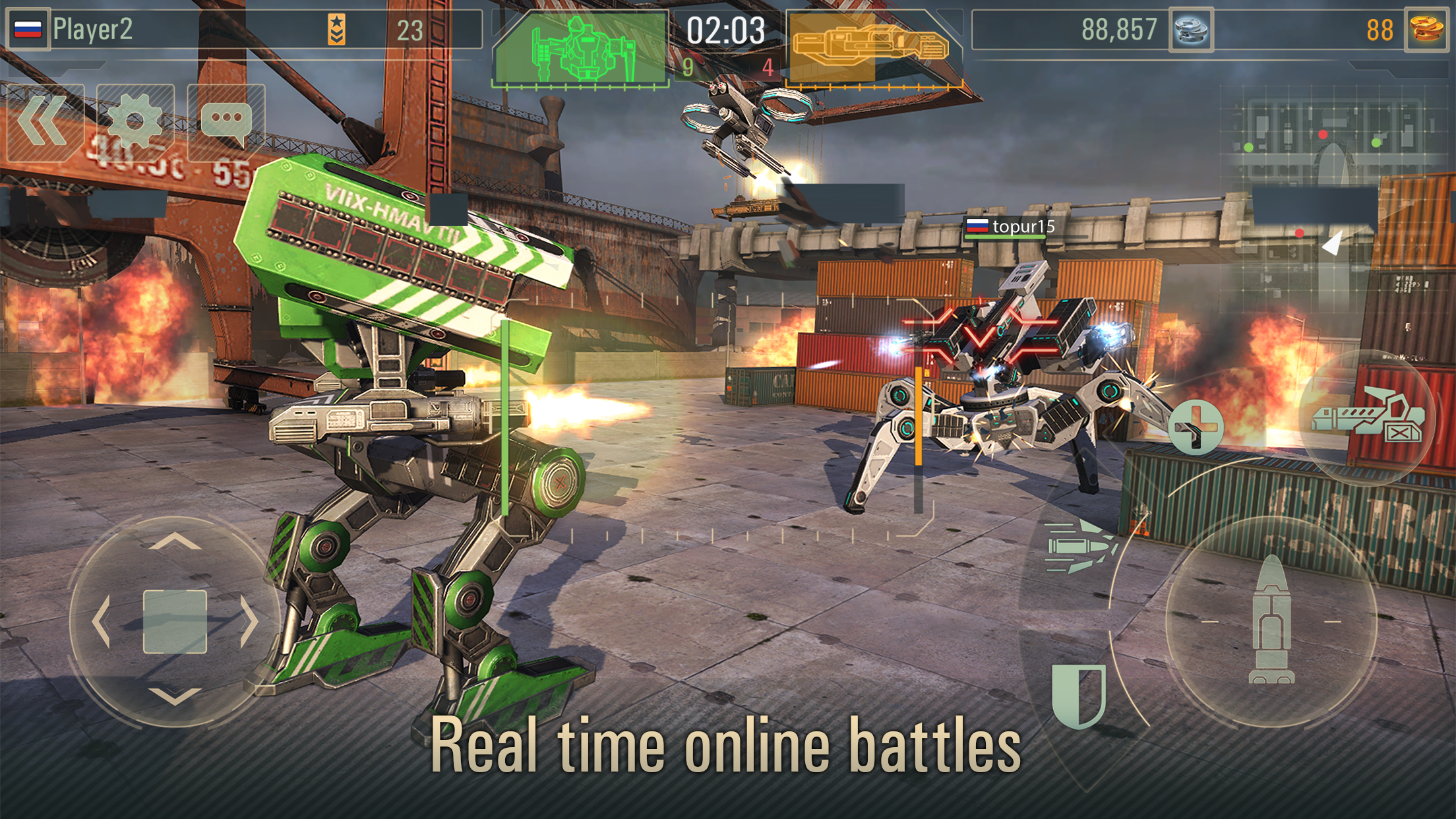Open the gear settings menu
The height and width of the screenshot is (819, 1456).
coord(135,123)
